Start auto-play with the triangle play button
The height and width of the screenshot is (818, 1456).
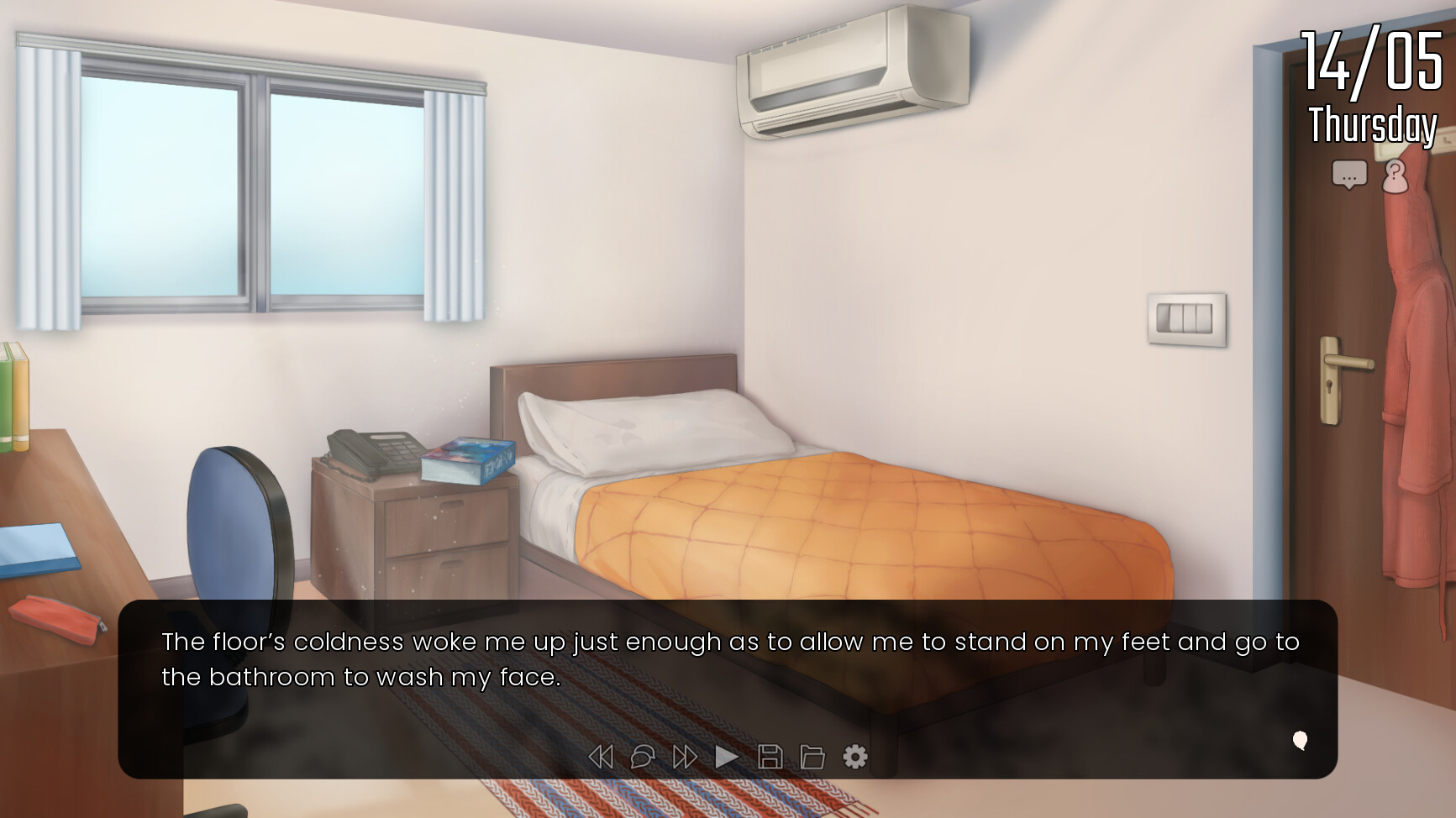727,757
